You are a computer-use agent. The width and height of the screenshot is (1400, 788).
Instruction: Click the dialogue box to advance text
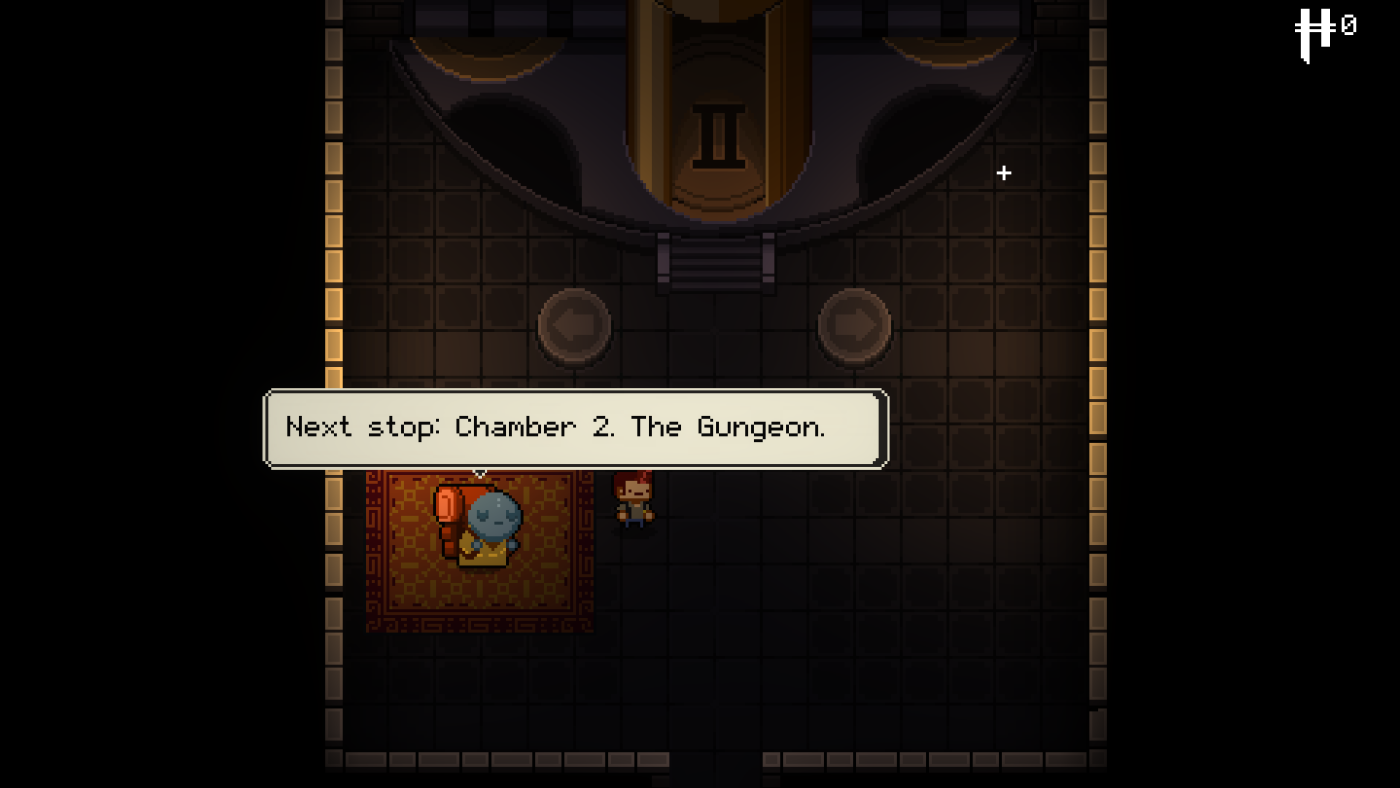click(x=575, y=428)
